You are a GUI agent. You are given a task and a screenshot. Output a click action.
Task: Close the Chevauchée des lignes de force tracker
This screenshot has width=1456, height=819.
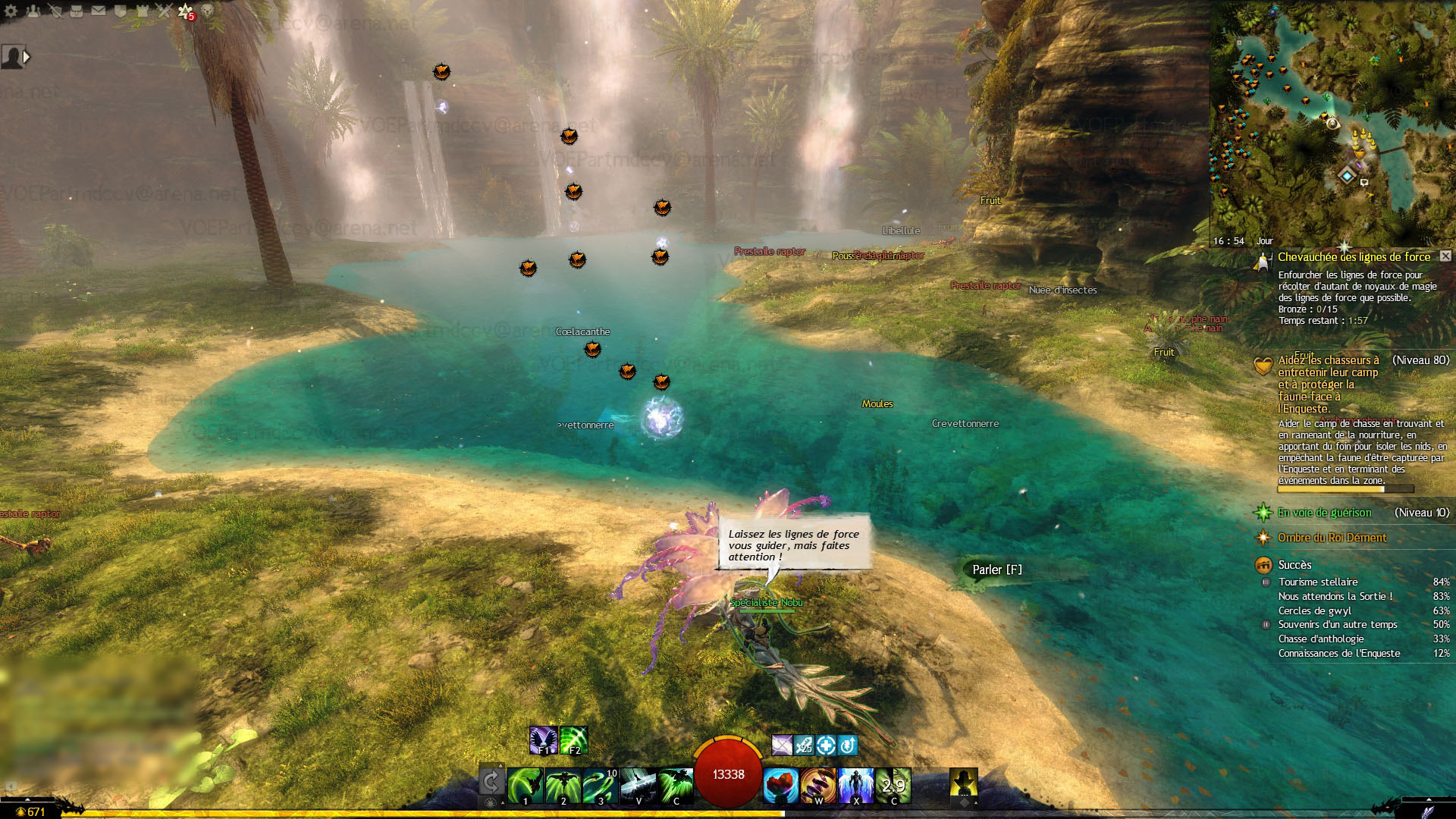click(x=1445, y=256)
